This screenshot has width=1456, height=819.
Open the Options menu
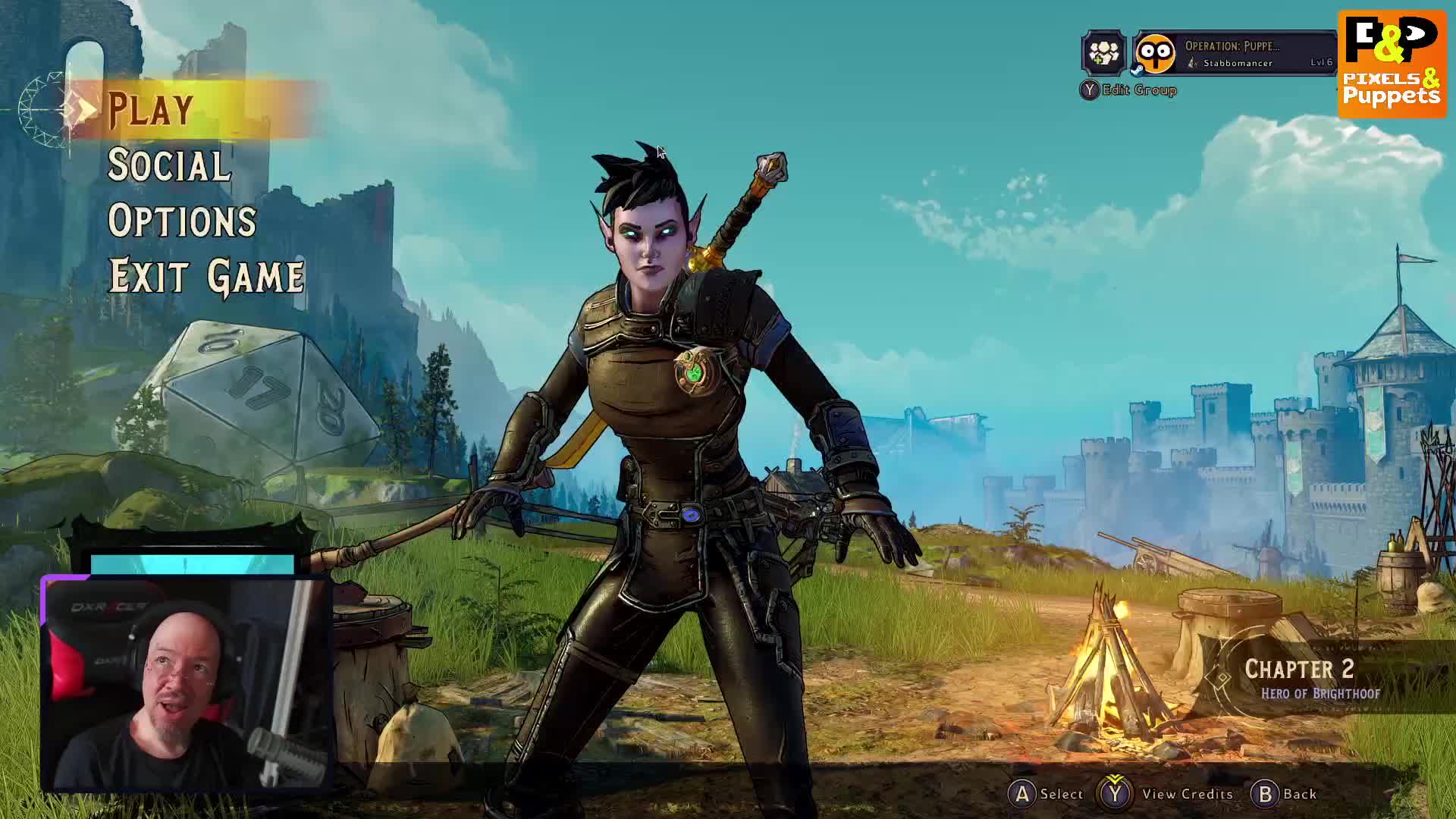click(182, 221)
